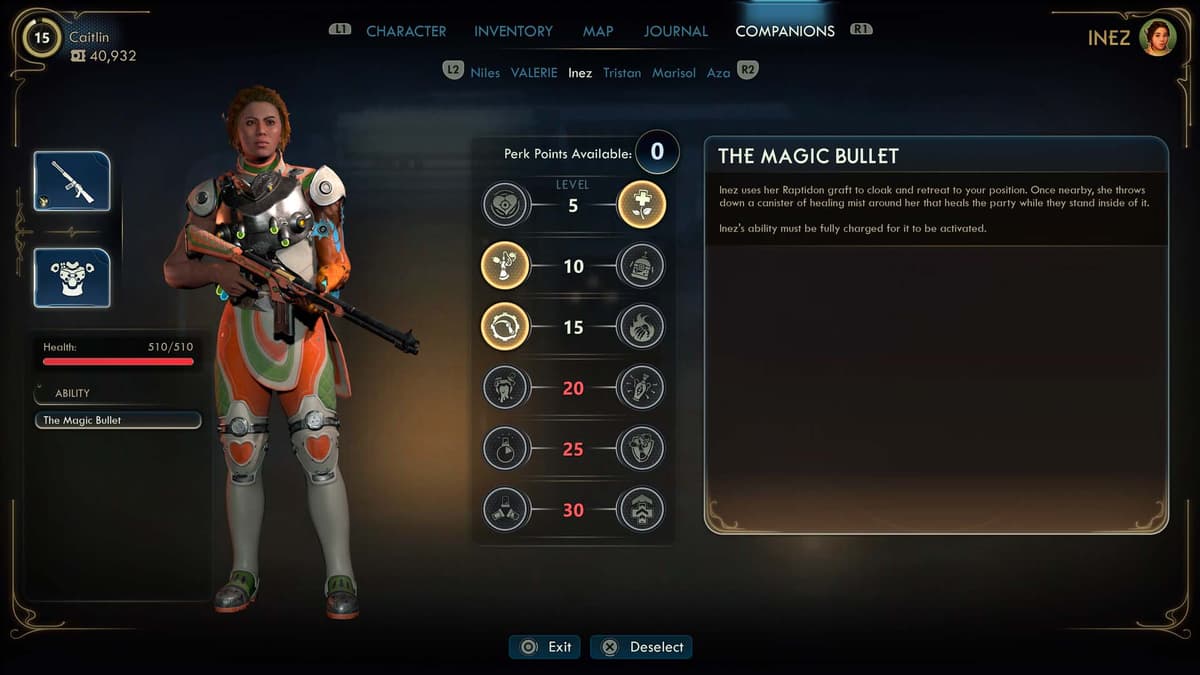Screen dimensions: 1200x675
Task: Pick the level 5 heart perk
Action: [505, 206]
